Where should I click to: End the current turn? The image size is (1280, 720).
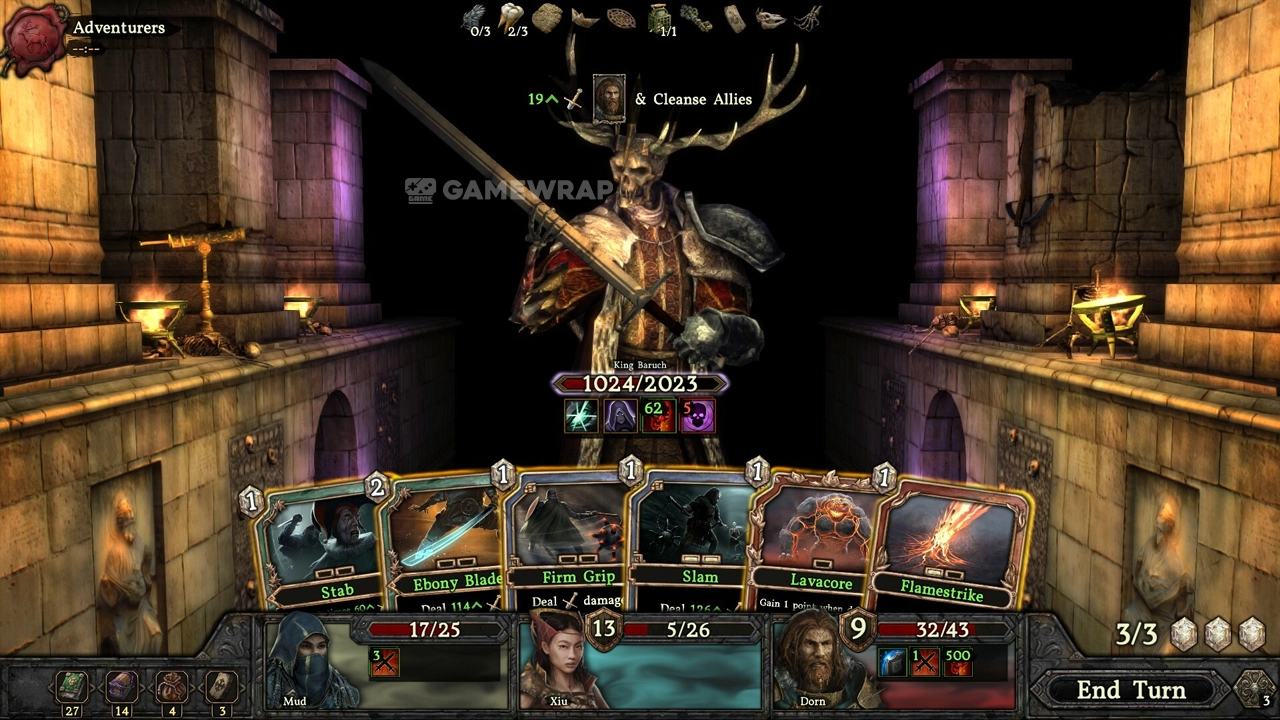(x=1130, y=690)
